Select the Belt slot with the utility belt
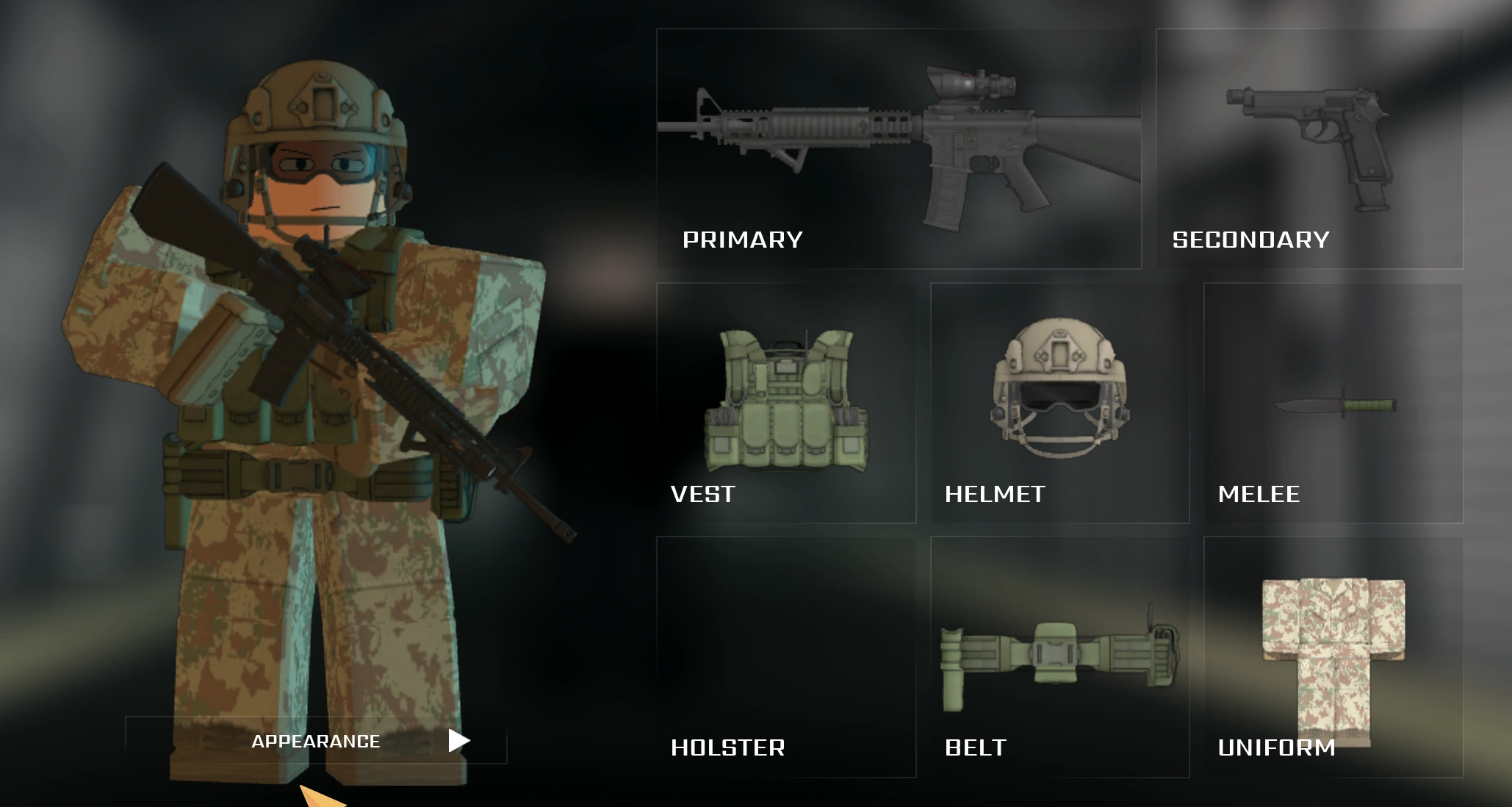This screenshot has height=807, width=1512. click(1058, 654)
